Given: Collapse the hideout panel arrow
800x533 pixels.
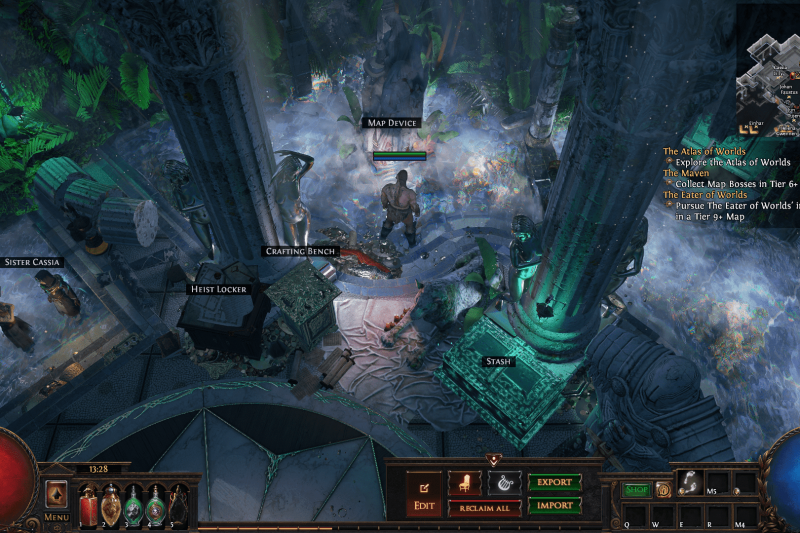Looking at the screenshot, I should [493, 459].
